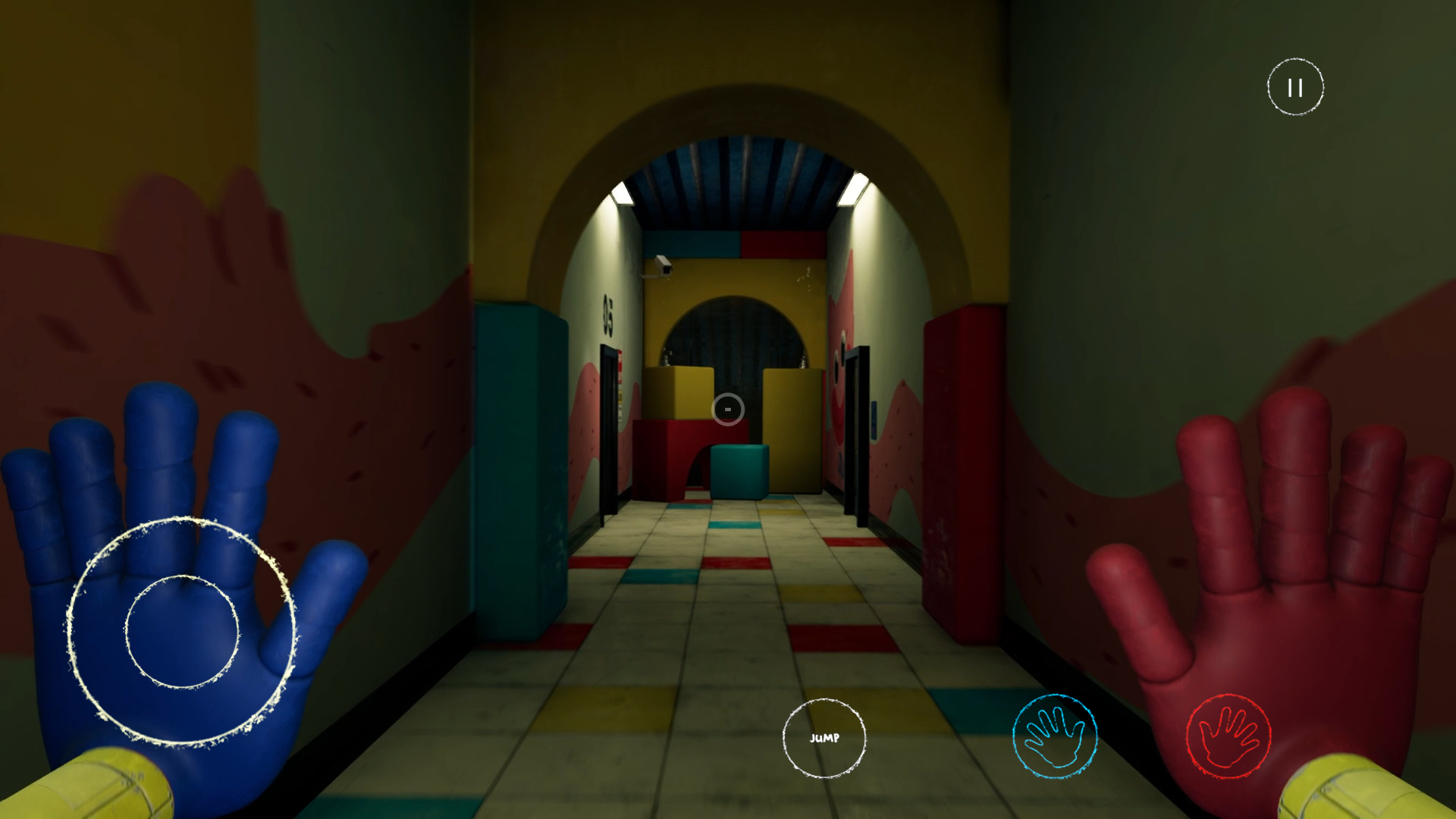Tap the red hand outline inside the red circle
Screen dimensions: 1456x819
(1228, 735)
